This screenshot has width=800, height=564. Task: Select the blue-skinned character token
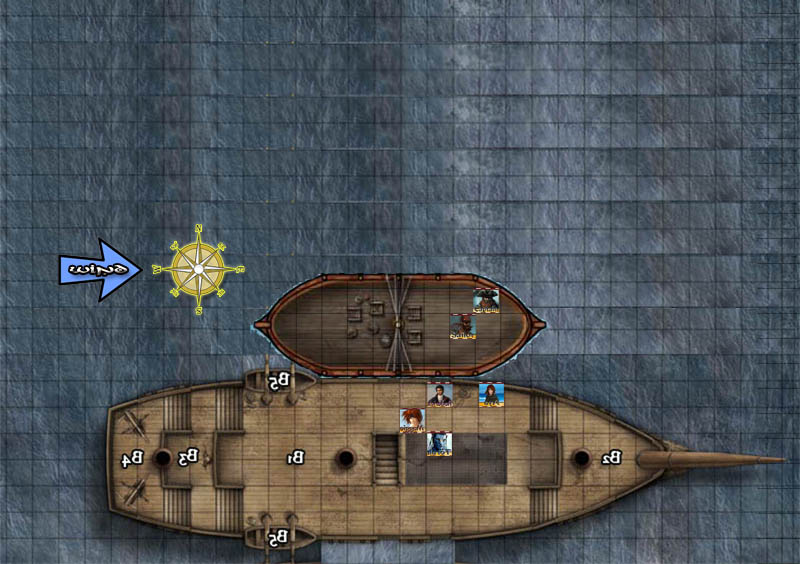pos(440,444)
